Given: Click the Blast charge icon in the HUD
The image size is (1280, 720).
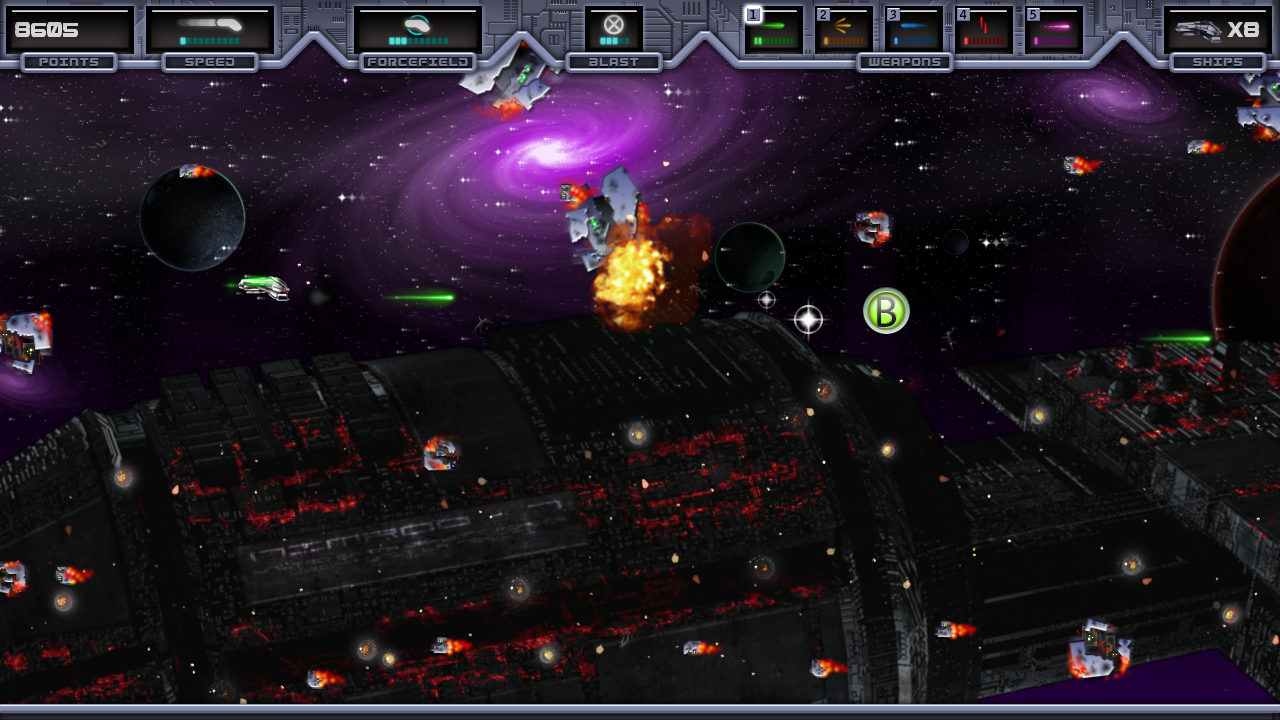Looking at the screenshot, I should click(x=611, y=25).
